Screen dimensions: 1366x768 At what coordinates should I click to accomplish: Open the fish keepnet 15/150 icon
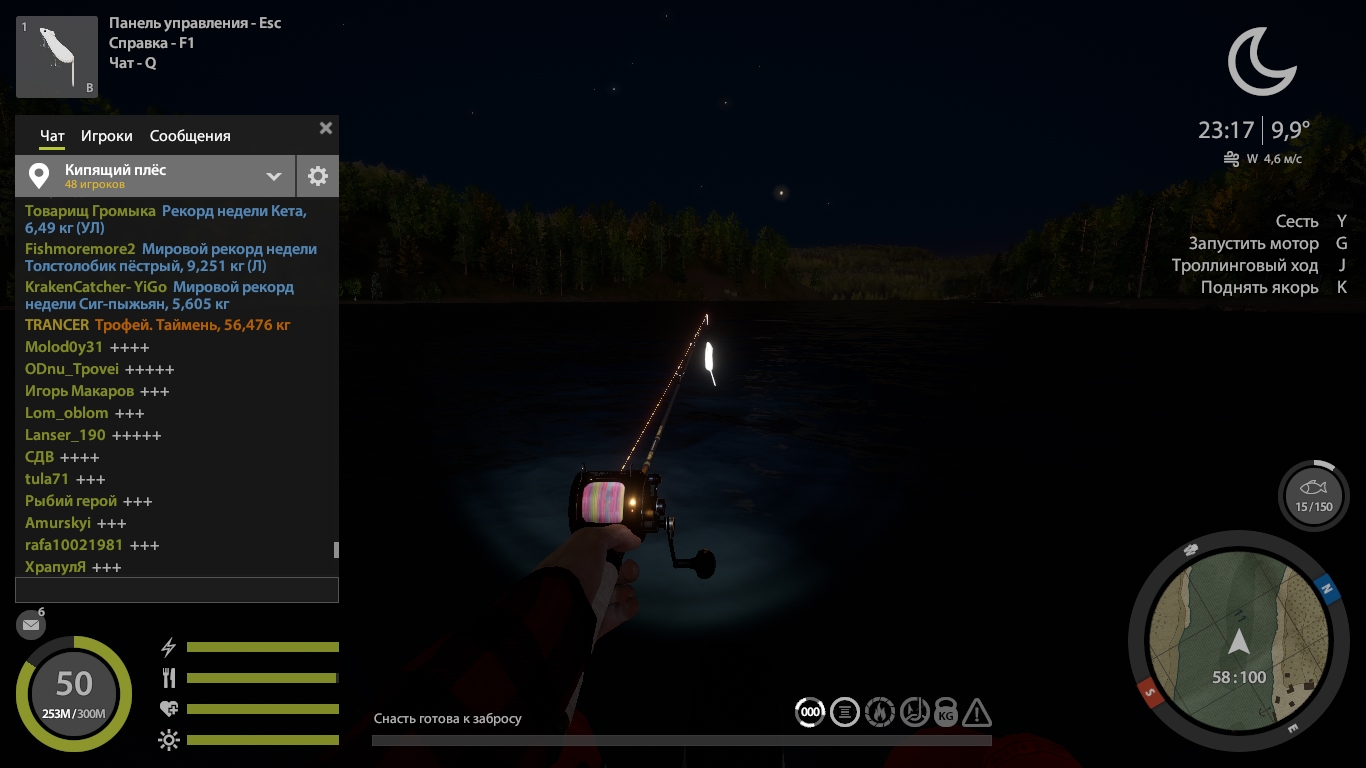point(1313,495)
